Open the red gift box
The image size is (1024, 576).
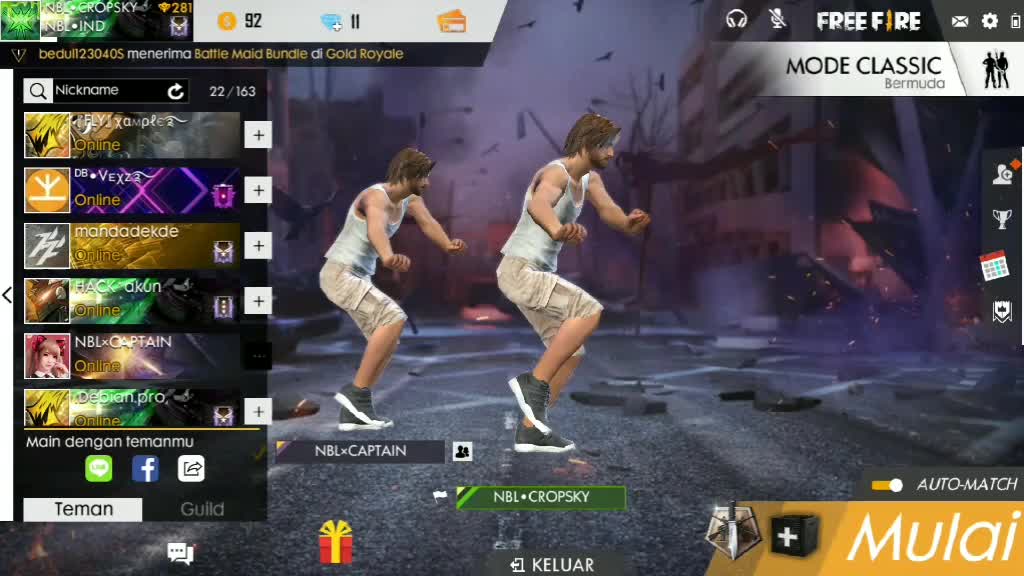(x=336, y=543)
